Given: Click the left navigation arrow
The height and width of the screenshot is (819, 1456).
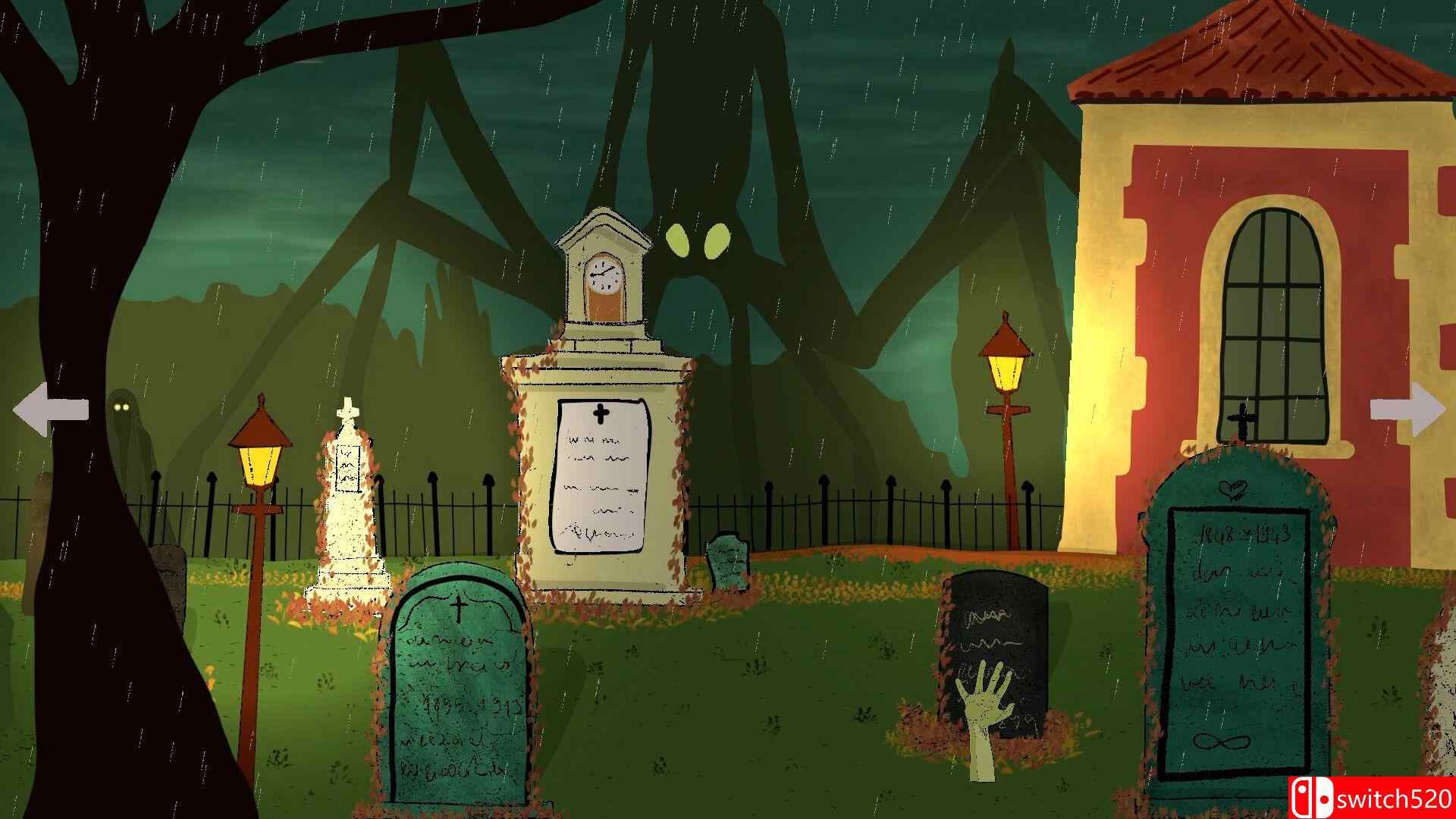Looking at the screenshot, I should coord(49,409).
